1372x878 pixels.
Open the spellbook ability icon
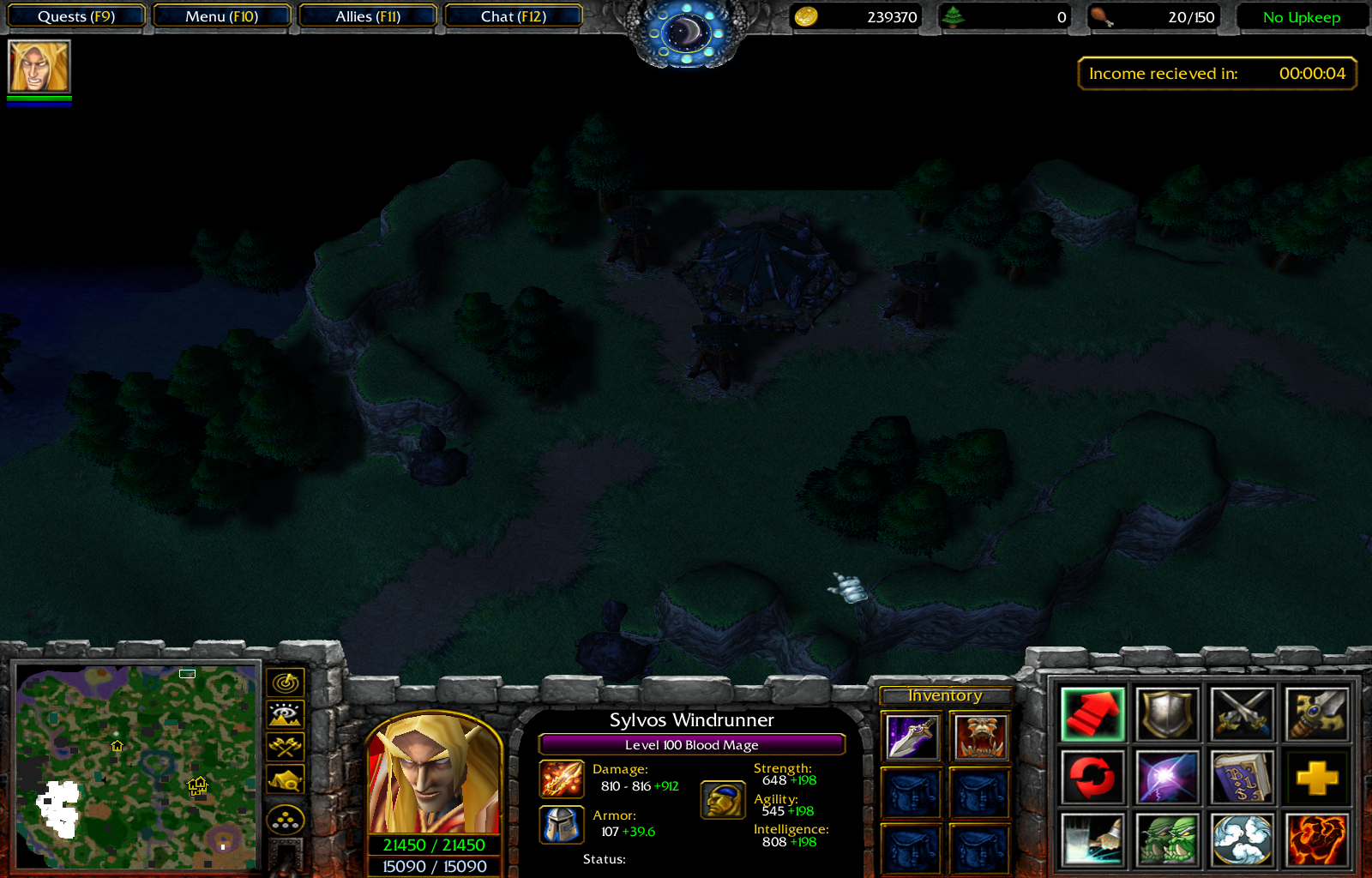click(1242, 776)
